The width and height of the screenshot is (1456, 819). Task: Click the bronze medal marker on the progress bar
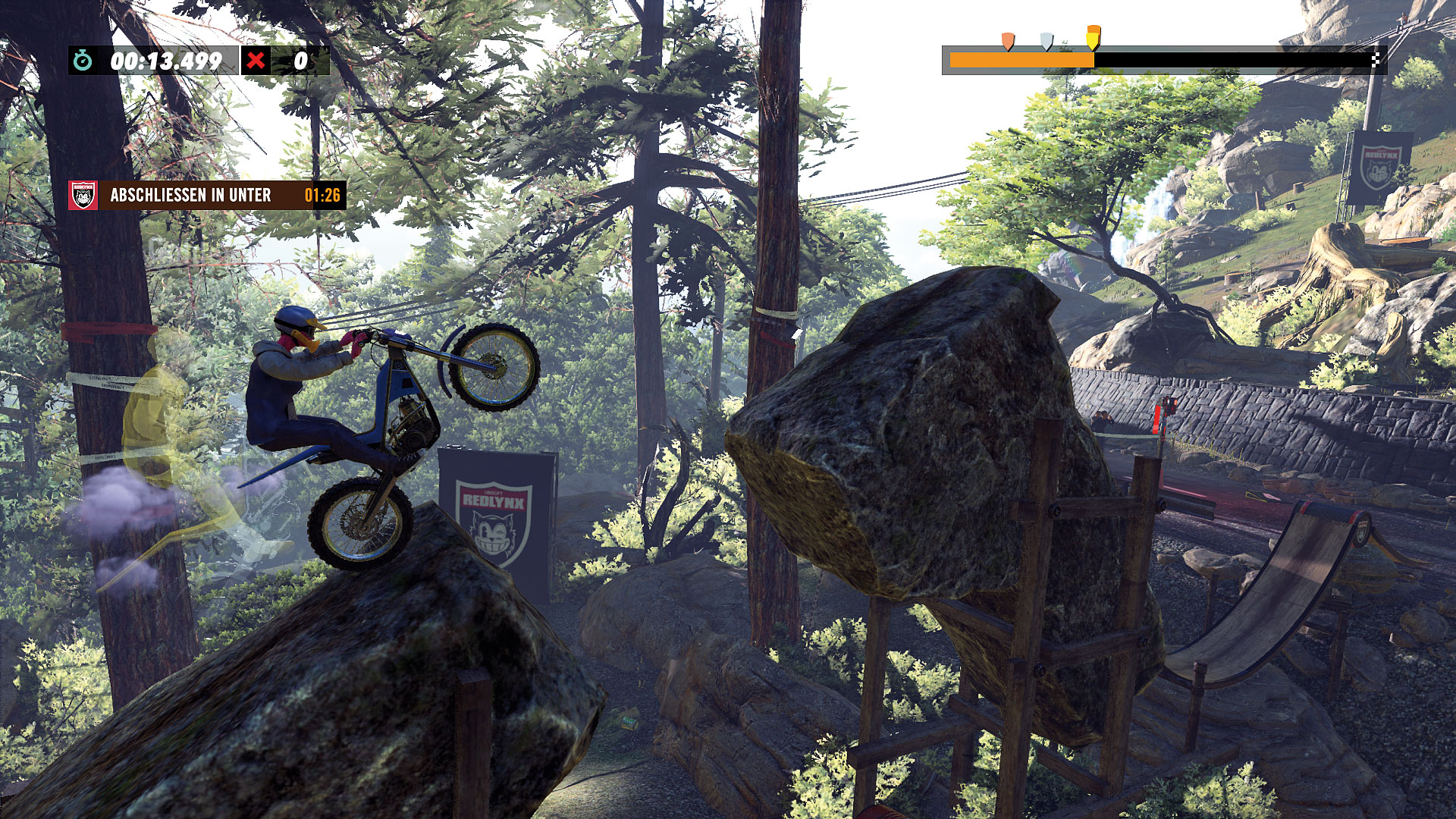(x=1007, y=41)
